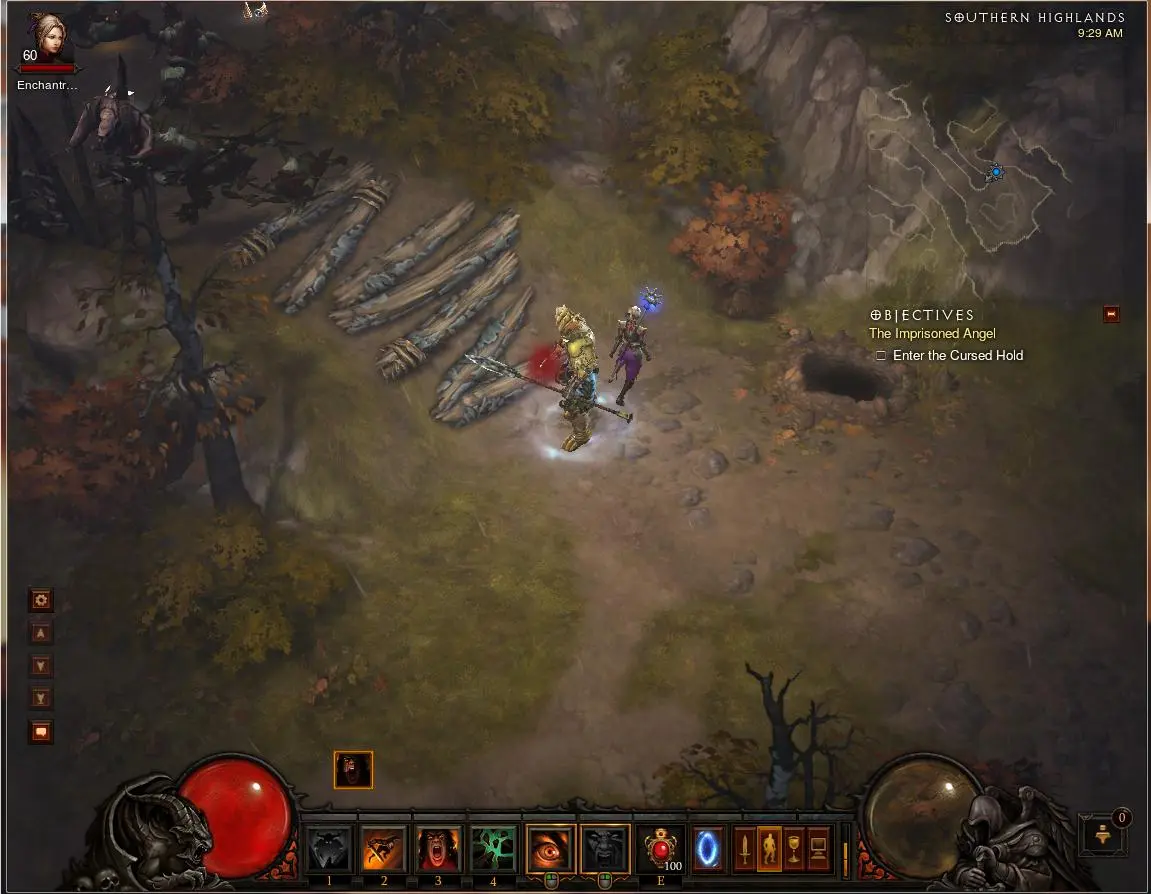The height and width of the screenshot is (894, 1151).
Task: Select the dark face right-mouse skill
Action: click(x=605, y=848)
